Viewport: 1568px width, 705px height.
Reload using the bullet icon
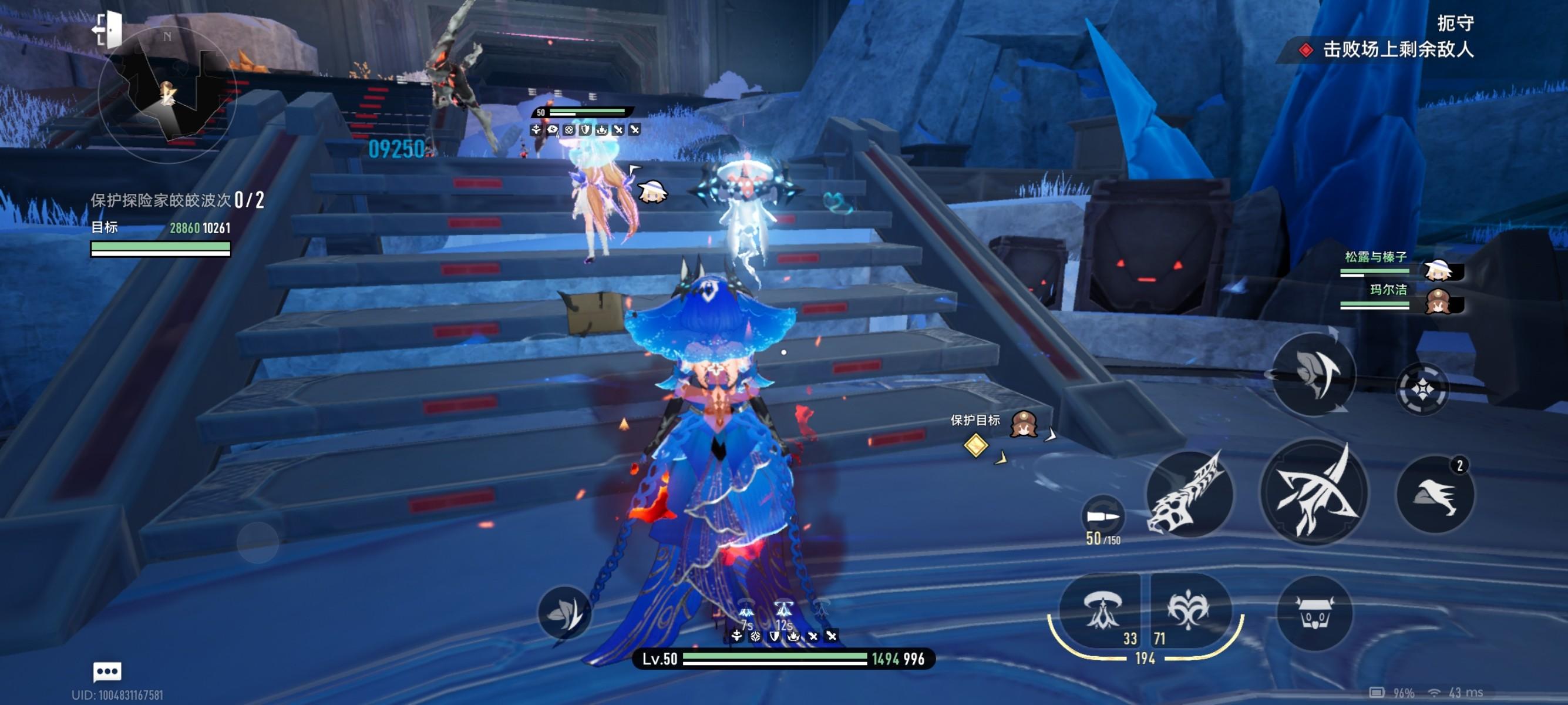(1102, 518)
